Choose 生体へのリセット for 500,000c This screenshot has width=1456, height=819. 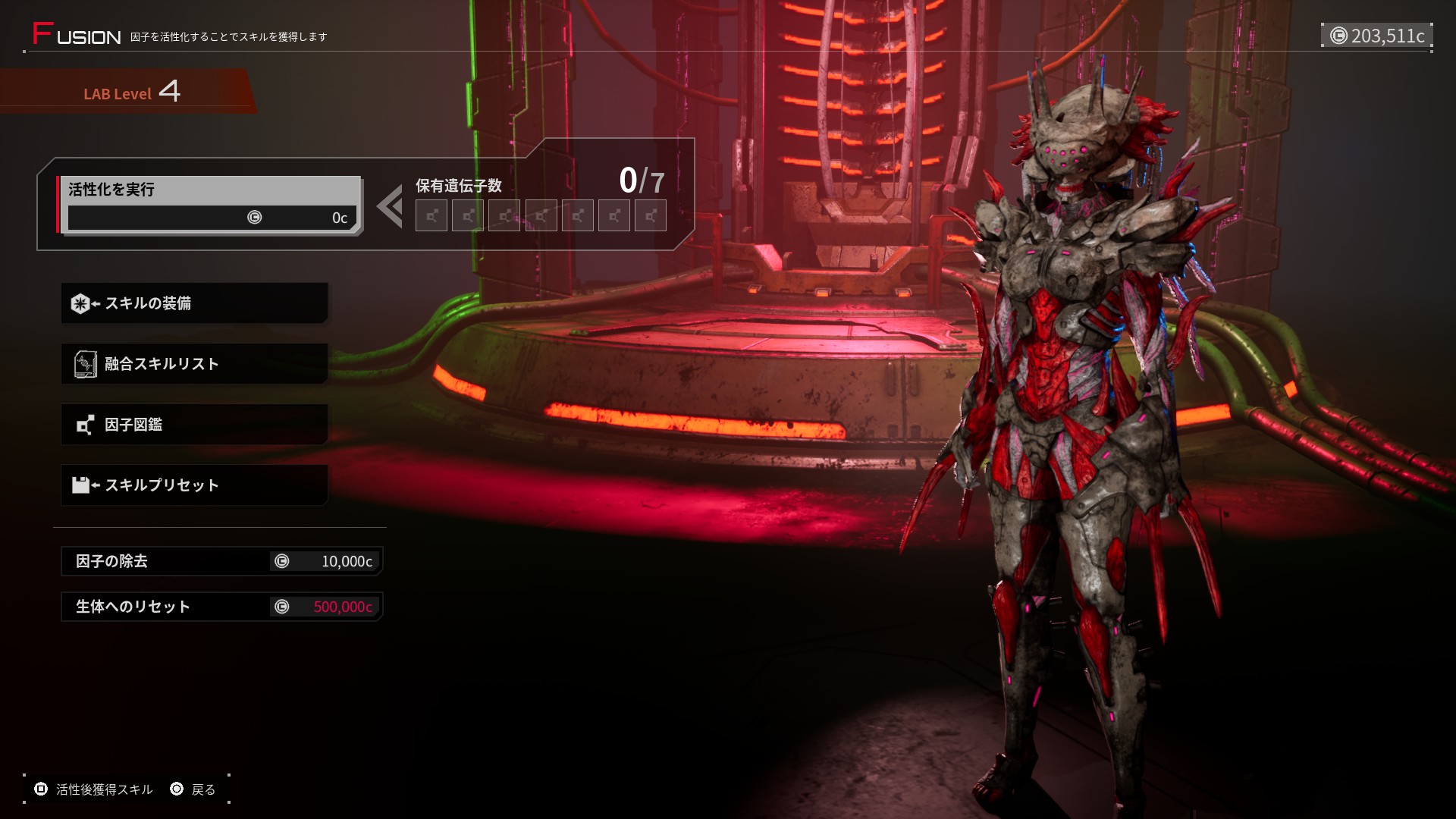tap(221, 607)
